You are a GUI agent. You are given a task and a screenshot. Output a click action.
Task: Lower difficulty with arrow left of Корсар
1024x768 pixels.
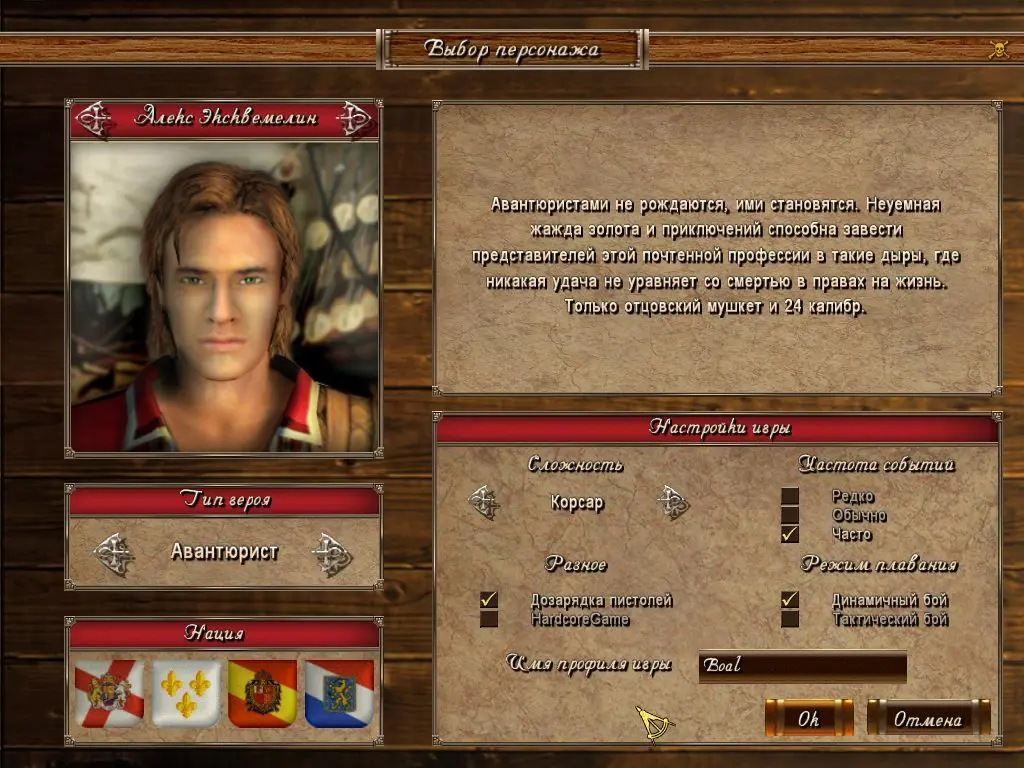click(x=484, y=502)
